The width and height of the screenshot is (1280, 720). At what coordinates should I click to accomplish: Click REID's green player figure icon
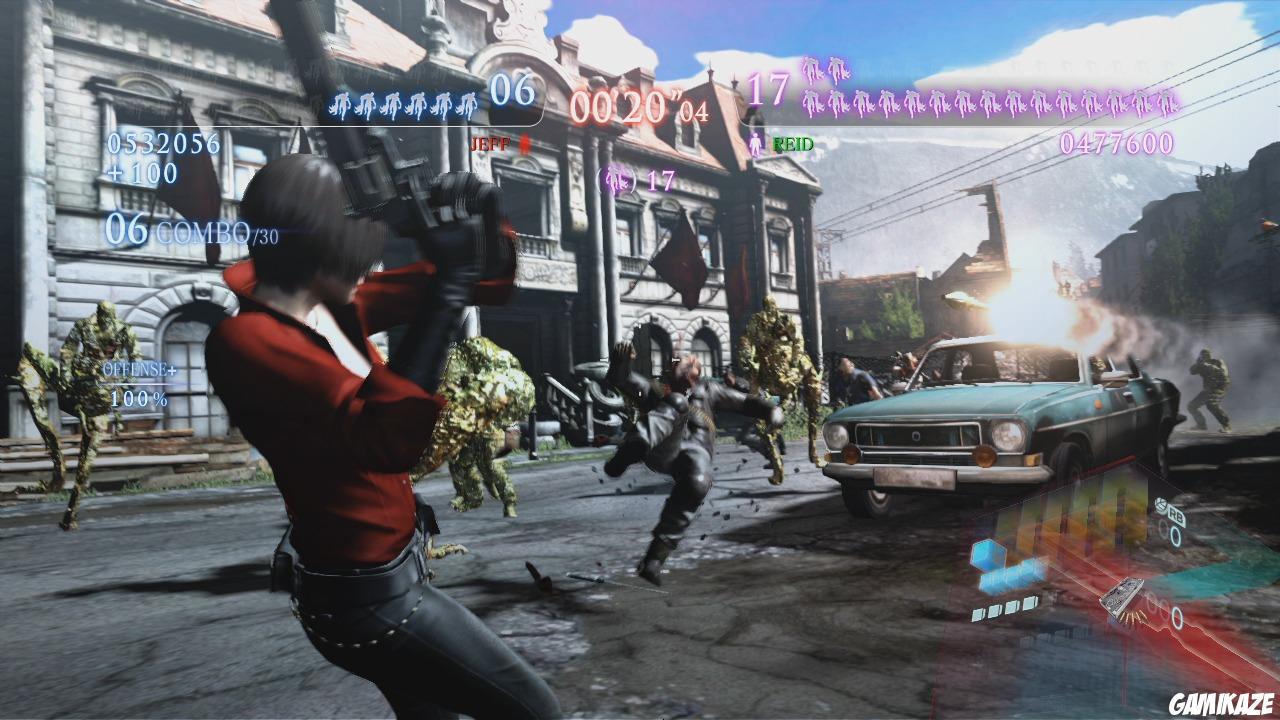click(x=756, y=142)
